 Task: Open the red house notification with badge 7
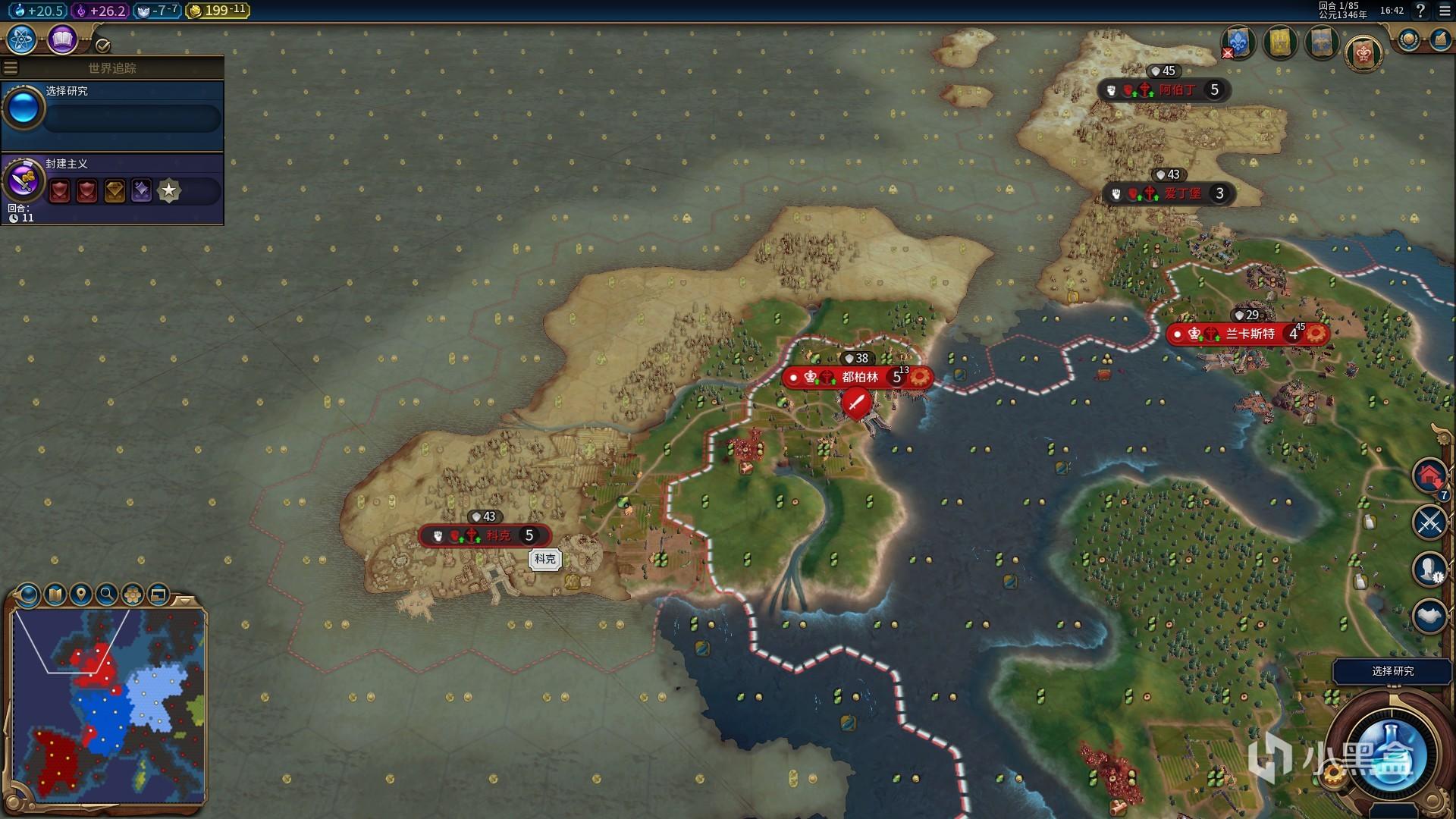(x=1429, y=477)
